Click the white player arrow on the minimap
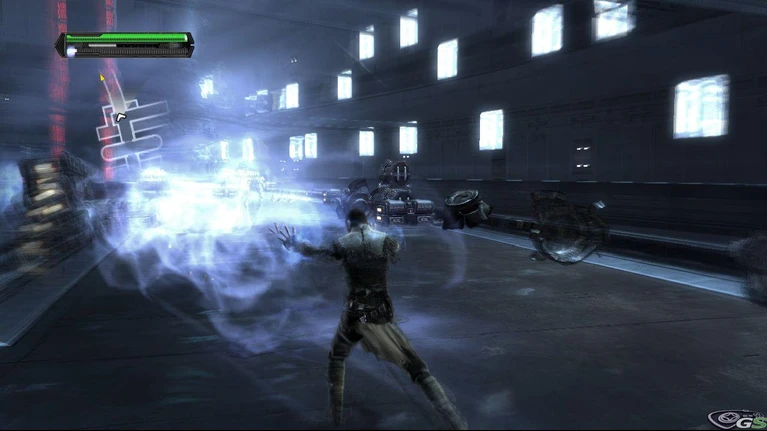This screenshot has width=767, height=431. pyautogui.click(x=121, y=117)
